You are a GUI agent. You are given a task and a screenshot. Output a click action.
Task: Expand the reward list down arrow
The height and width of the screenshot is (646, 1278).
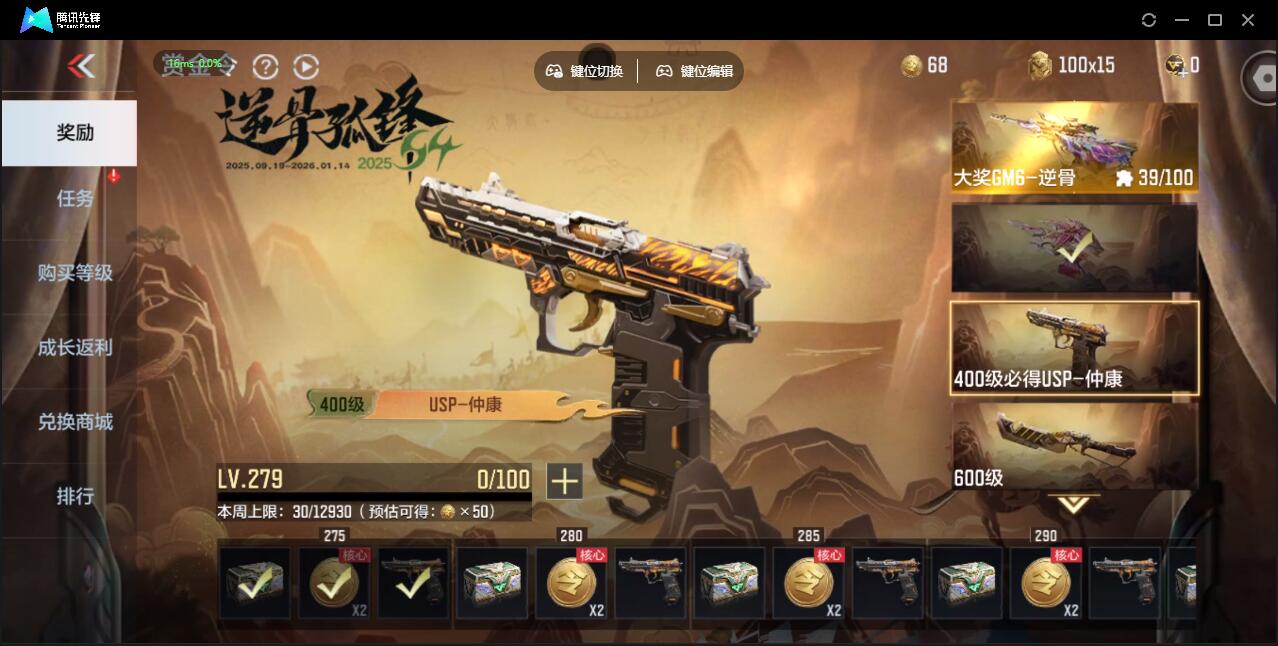(x=1074, y=504)
